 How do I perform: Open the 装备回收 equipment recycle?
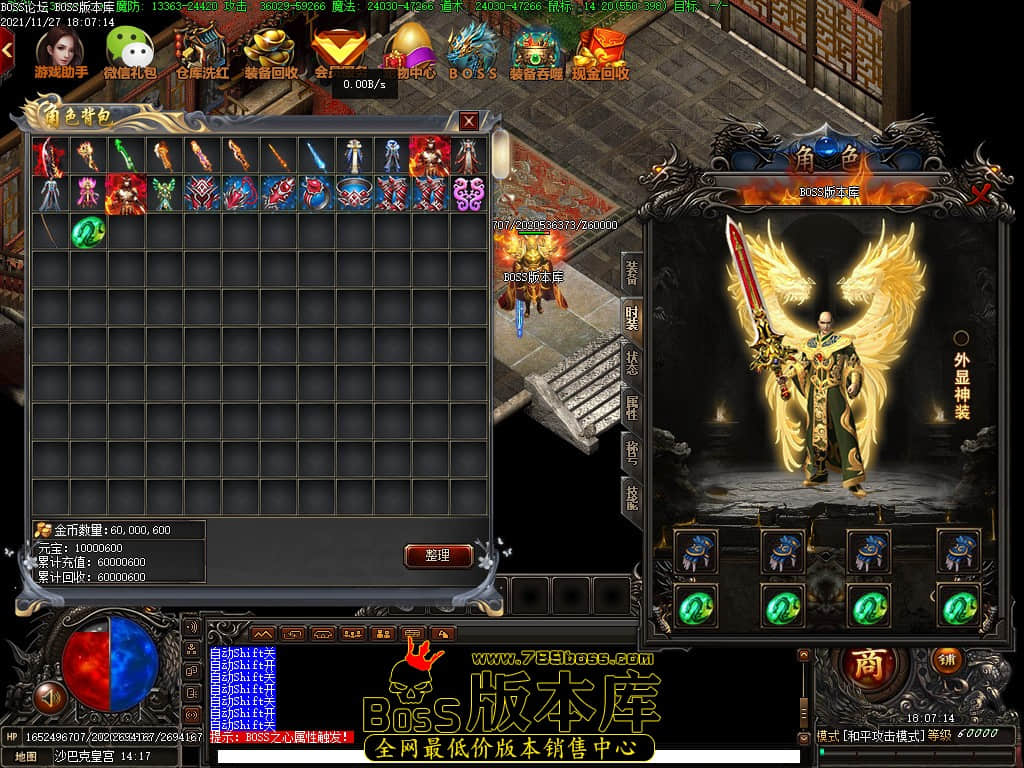click(x=270, y=52)
